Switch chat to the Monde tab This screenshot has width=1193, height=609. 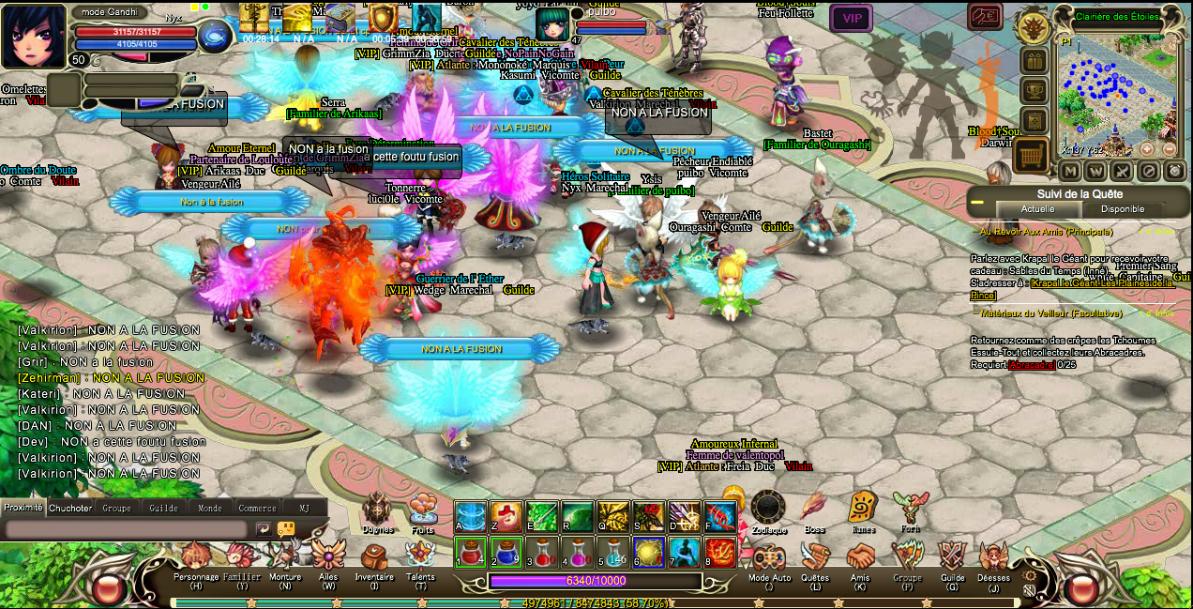coord(210,508)
